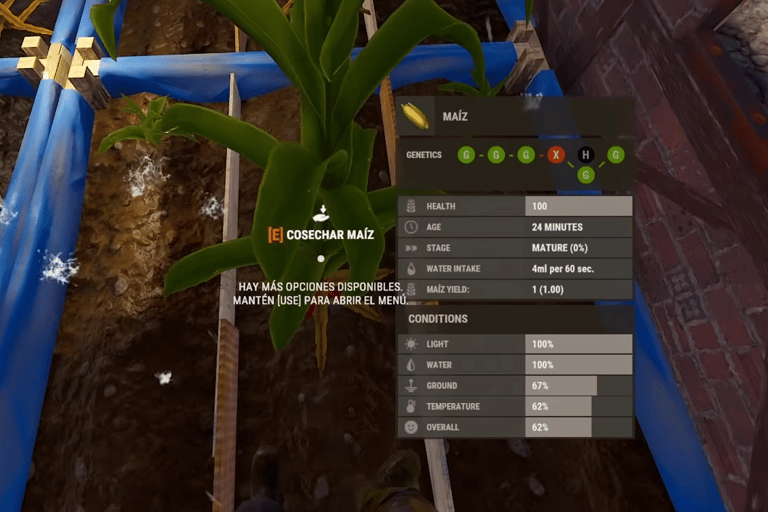The height and width of the screenshot is (512, 768).
Task: Click the corn icon beside Maíz title
Action: (415, 116)
